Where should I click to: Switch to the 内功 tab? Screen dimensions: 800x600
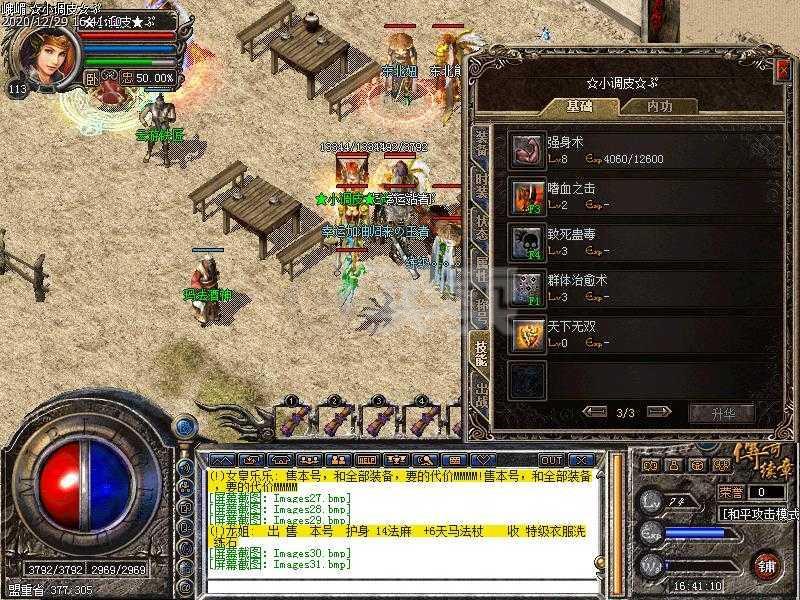click(x=658, y=106)
